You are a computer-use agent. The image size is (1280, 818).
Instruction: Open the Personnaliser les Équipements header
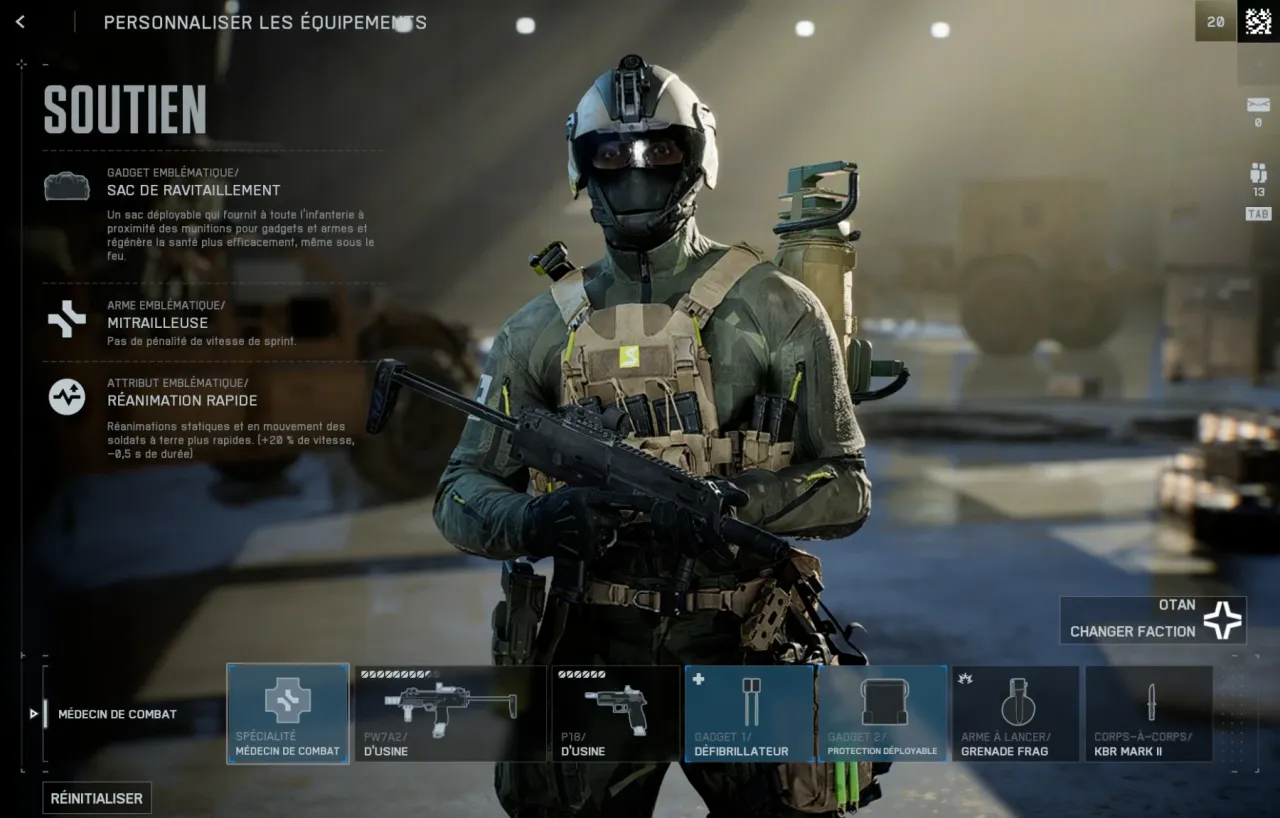[266, 22]
